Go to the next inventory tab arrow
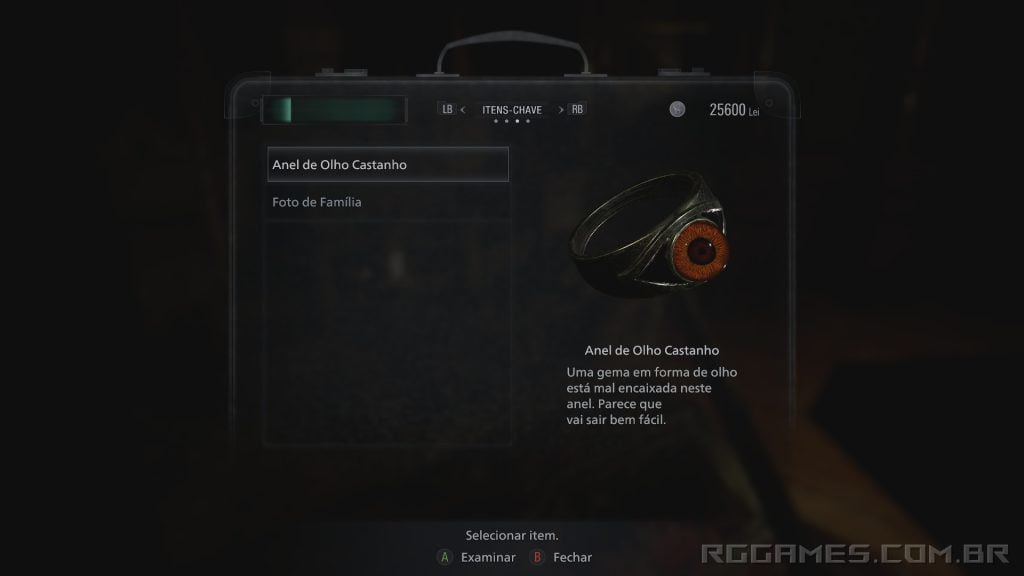The image size is (1024, 576). click(561, 110)
